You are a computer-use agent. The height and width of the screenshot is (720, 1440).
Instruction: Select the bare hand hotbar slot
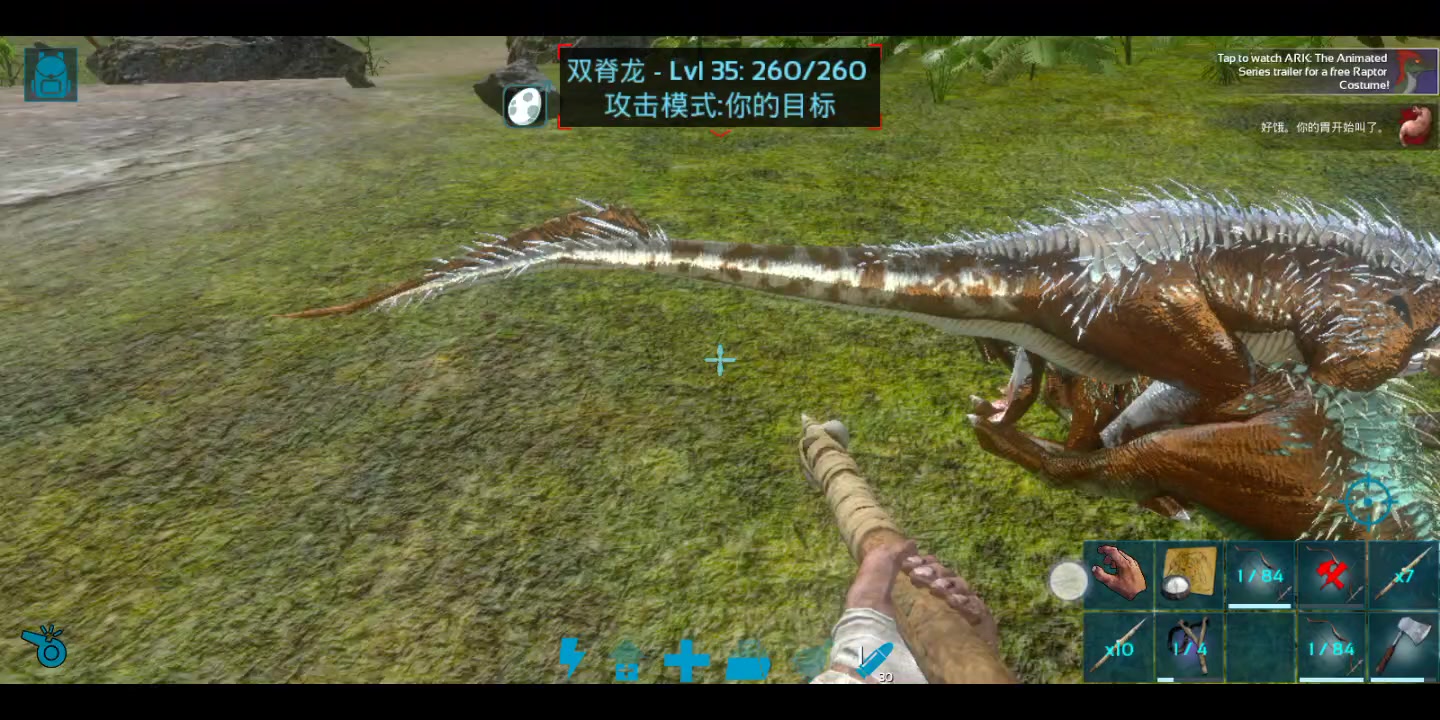point(1119,575)
